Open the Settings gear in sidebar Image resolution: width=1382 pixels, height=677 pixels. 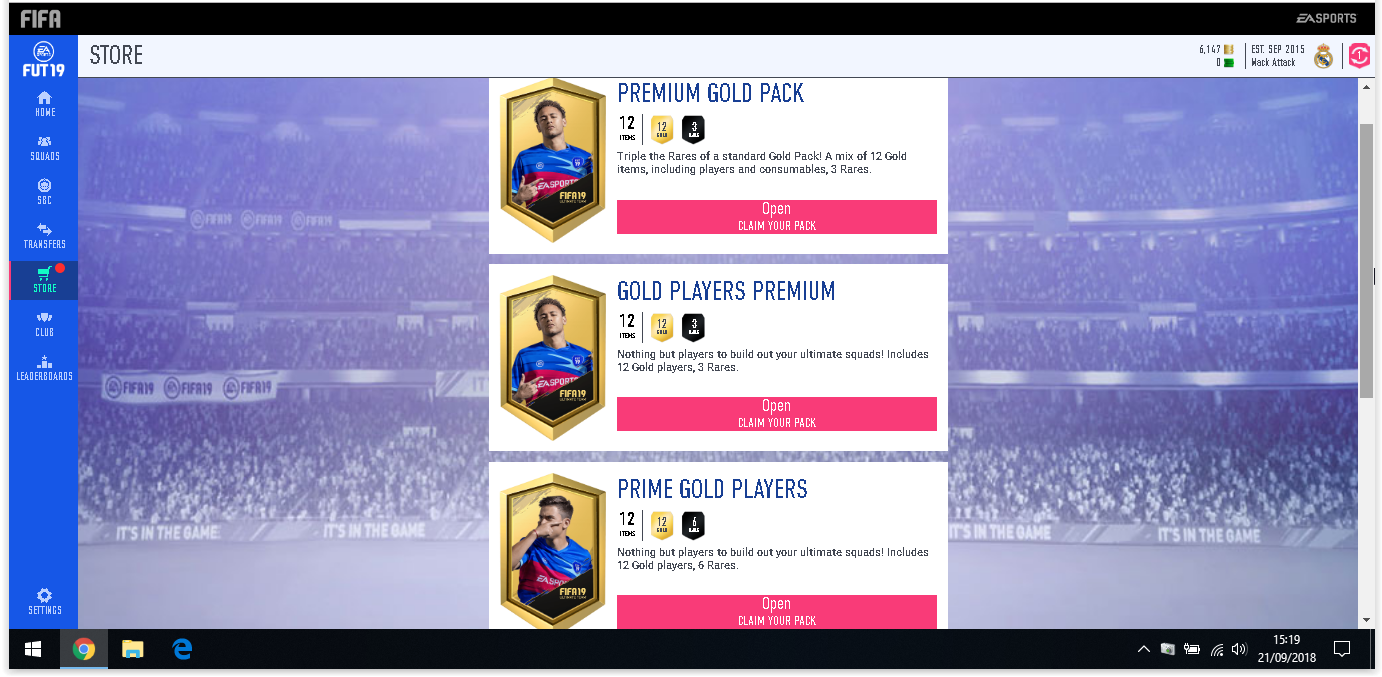(x=44, y=600)
